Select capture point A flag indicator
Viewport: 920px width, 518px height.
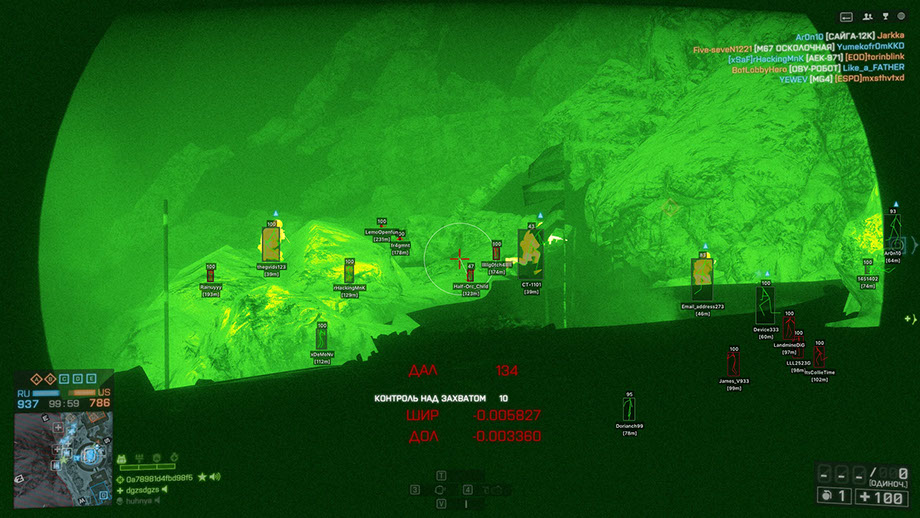pyautogui.click(x=35, y=379)
